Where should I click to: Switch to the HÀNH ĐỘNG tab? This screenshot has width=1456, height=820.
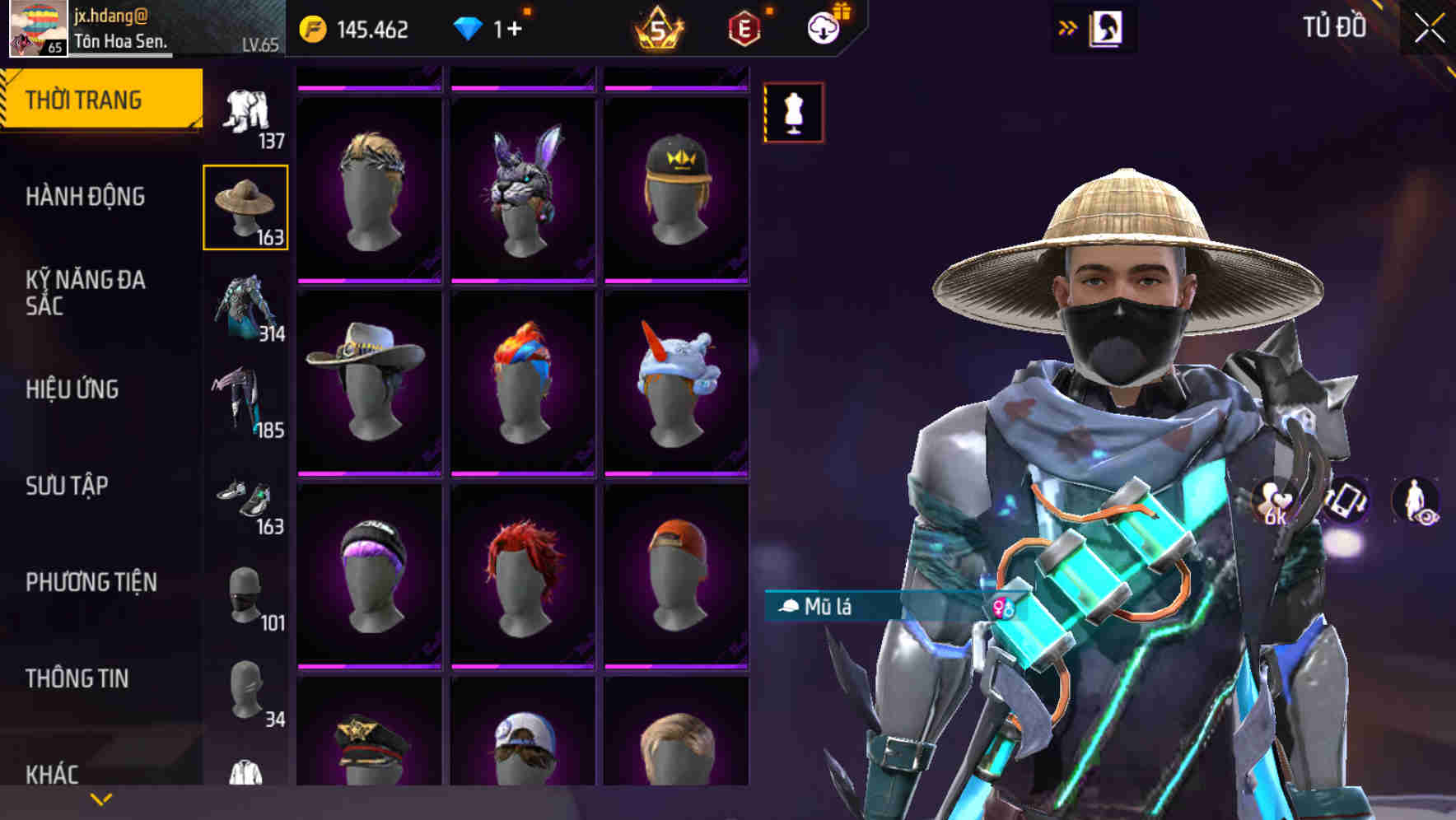click(85, 198)
